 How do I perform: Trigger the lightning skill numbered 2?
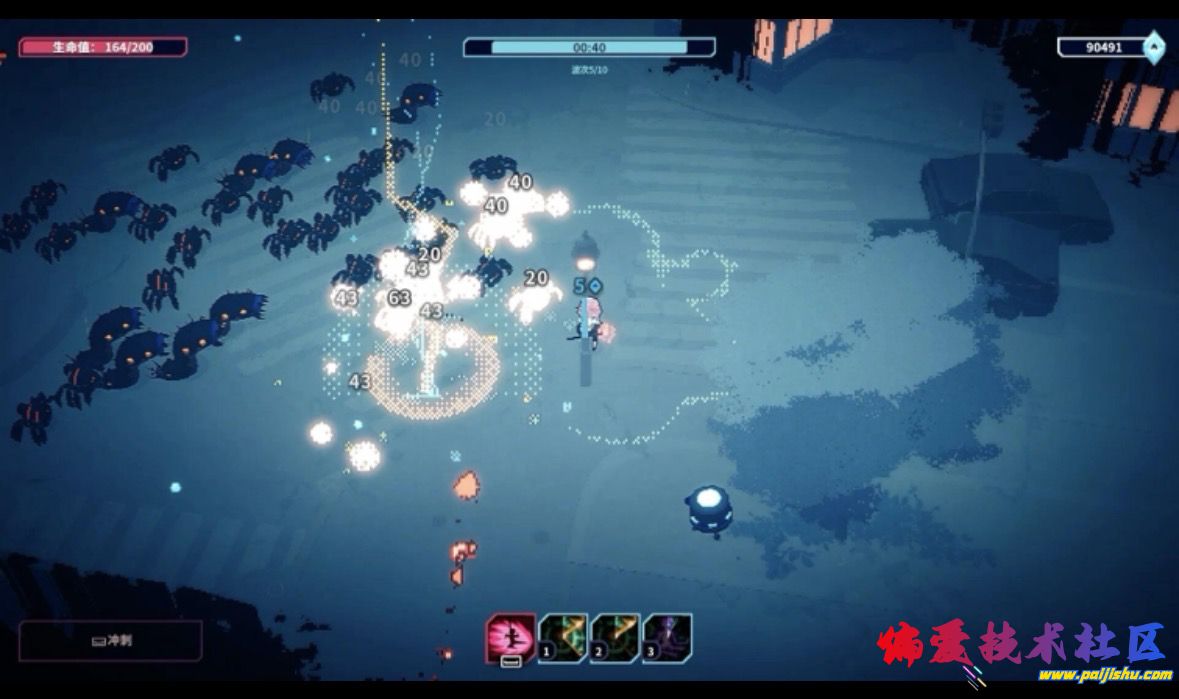tap(615, 638)
